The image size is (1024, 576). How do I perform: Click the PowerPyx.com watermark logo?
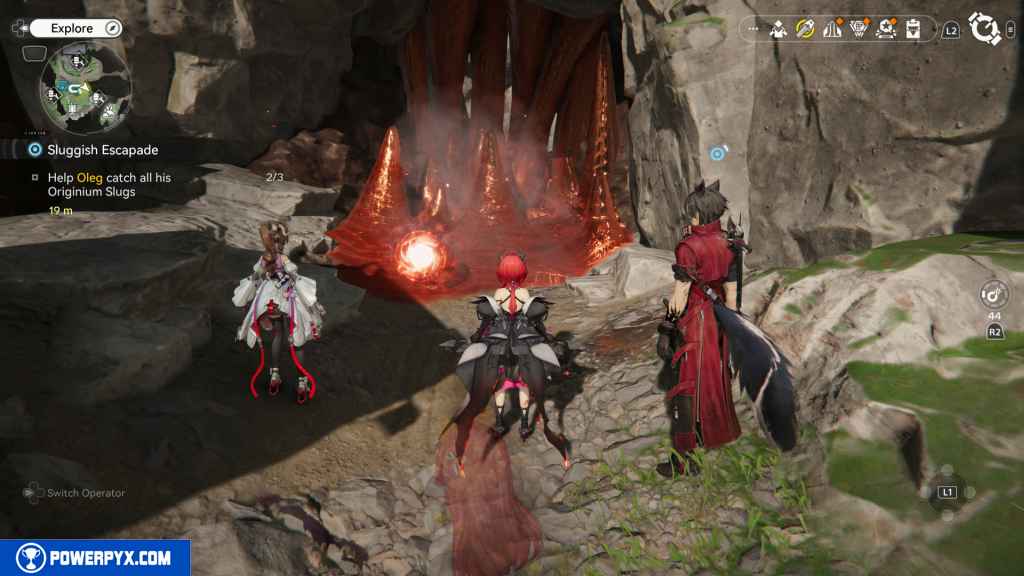pyautogui.click(x=95, y=558)
